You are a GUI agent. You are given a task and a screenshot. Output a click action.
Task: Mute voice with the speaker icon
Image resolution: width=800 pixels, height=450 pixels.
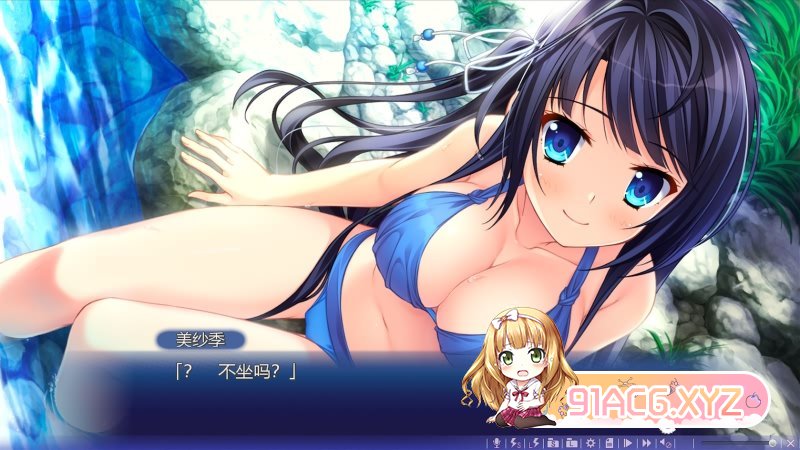click(x=667, y=442)
